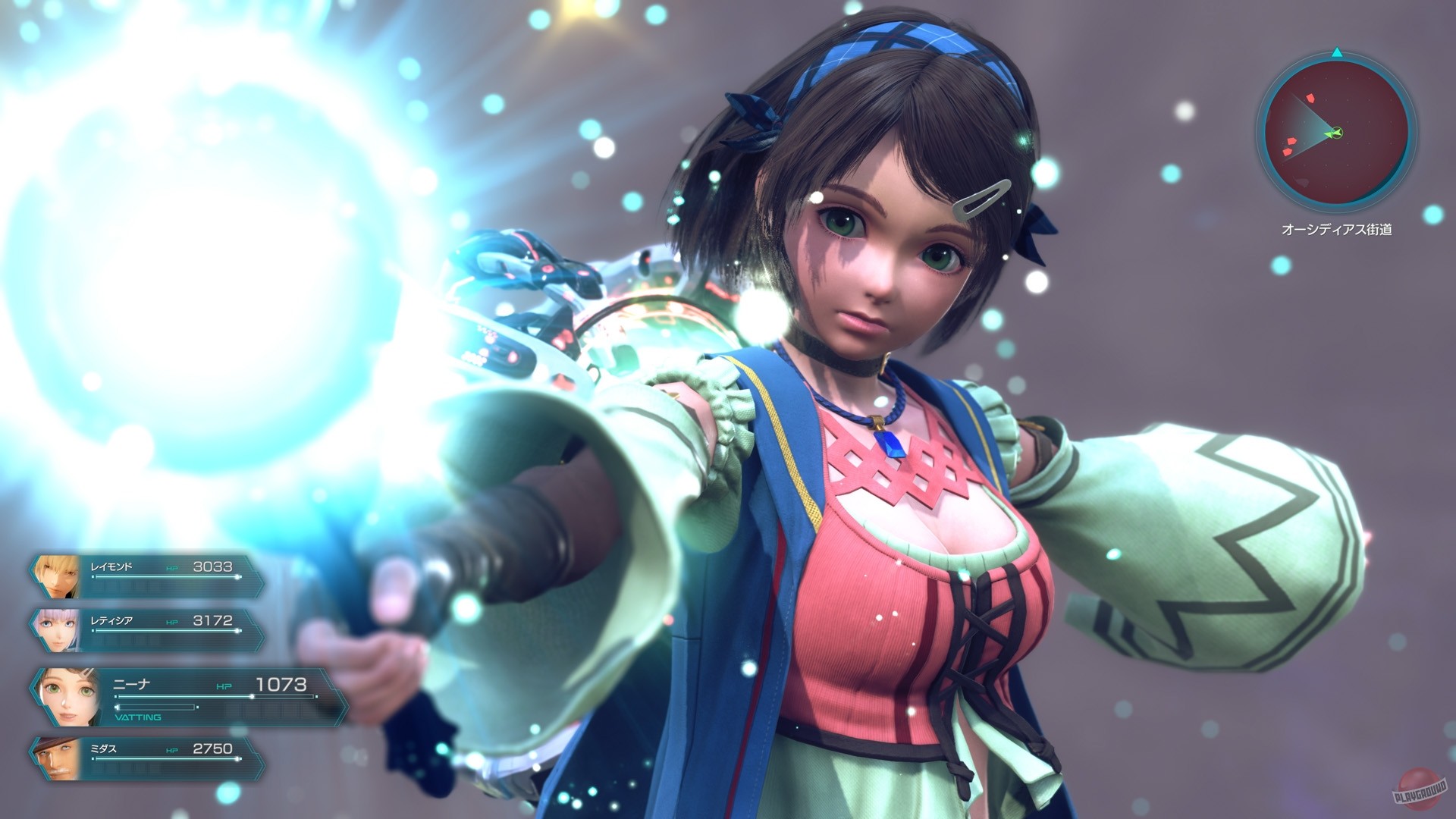Screen dimensions: 1456x819
Task: Click the cyan north indicator above the minimap
Action: pos(1335,53)
